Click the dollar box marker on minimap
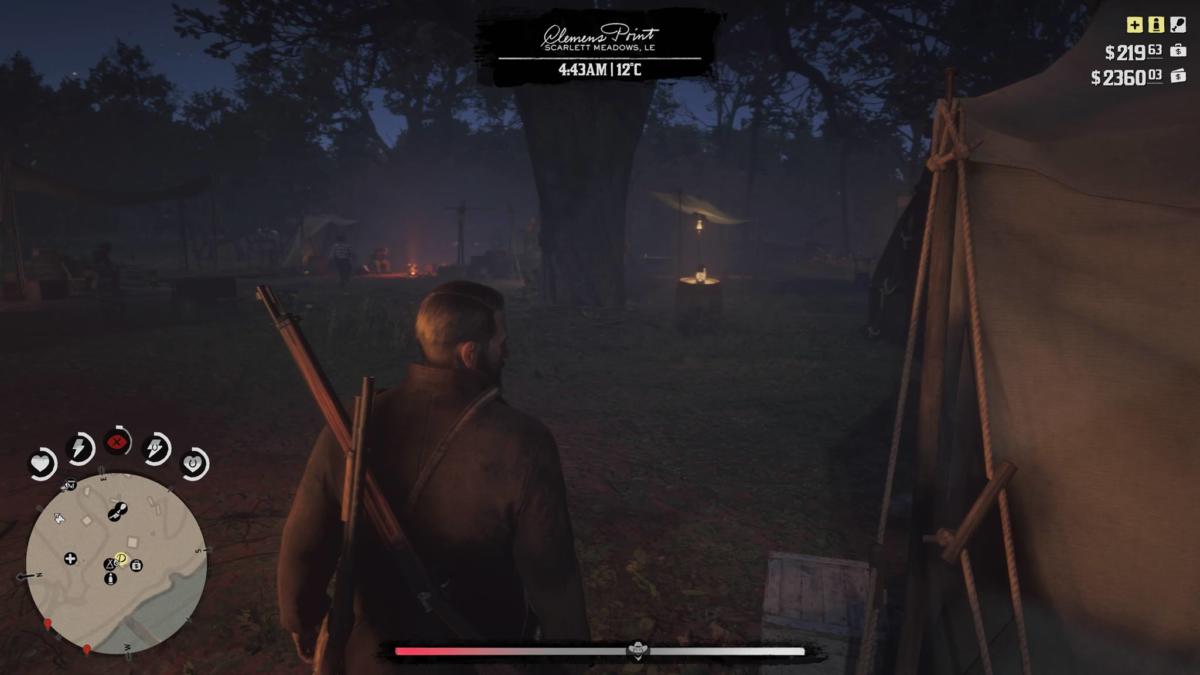 [x=136, y=566]
